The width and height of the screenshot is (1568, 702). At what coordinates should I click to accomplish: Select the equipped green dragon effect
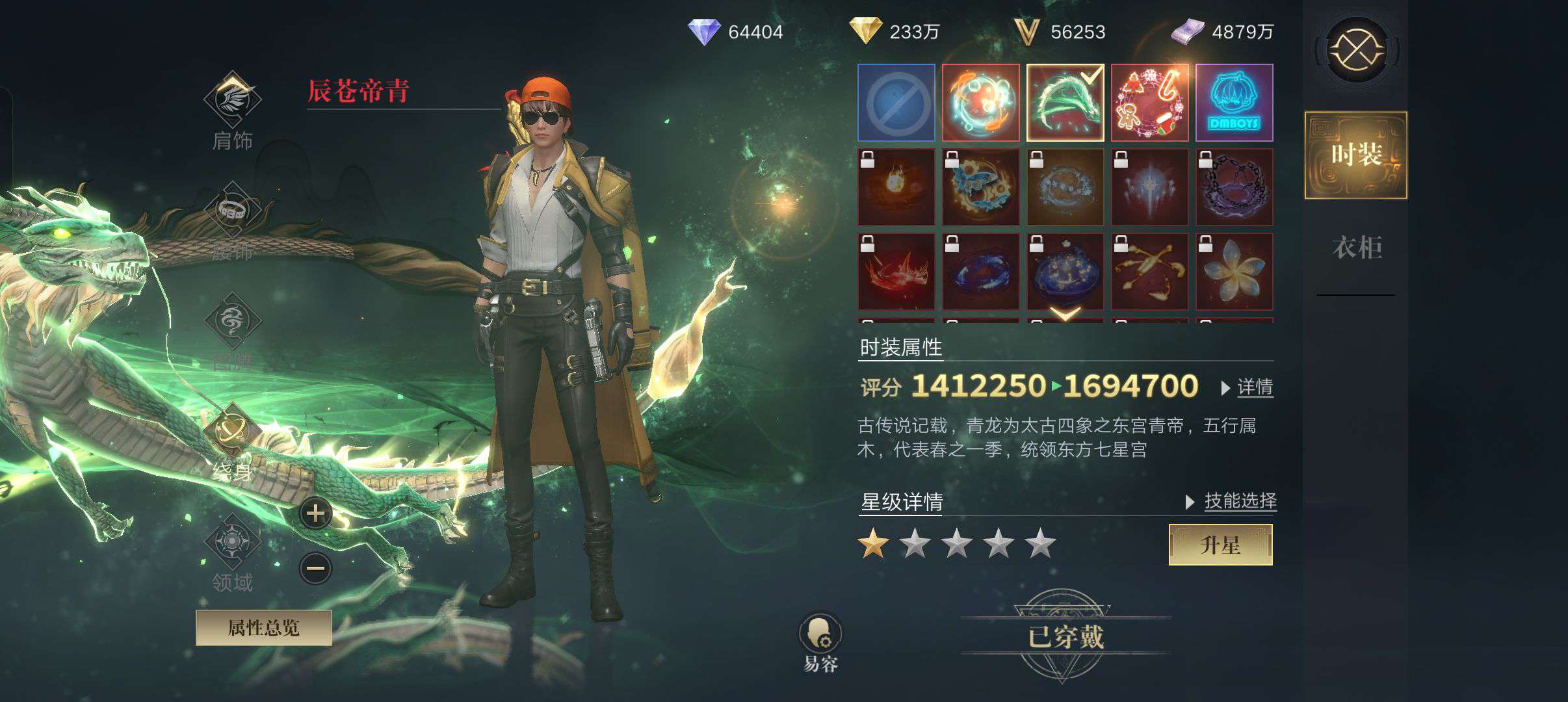(x=1065, y=103)
